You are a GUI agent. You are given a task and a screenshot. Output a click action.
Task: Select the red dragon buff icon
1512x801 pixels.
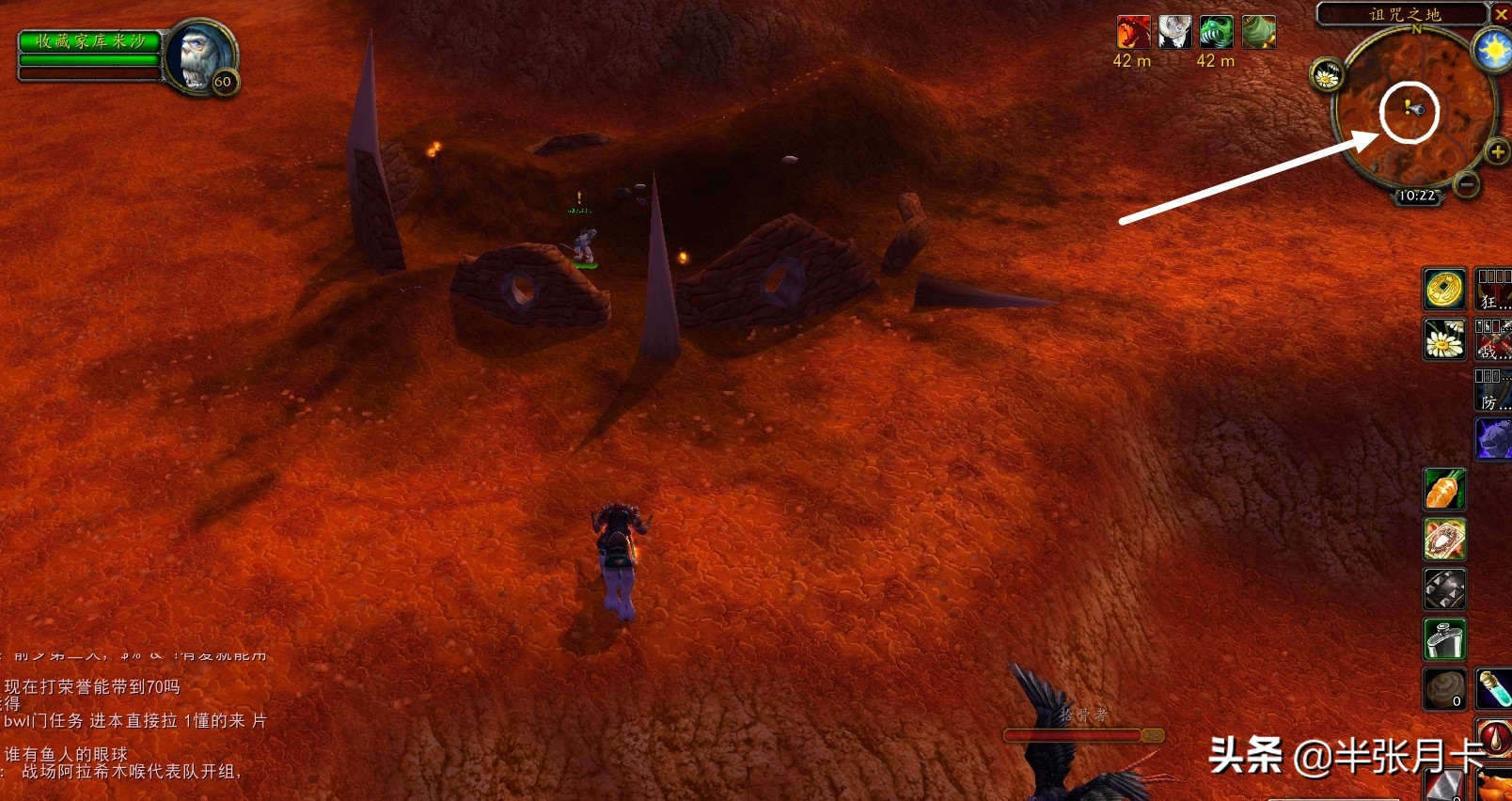tap(1133, 33)
